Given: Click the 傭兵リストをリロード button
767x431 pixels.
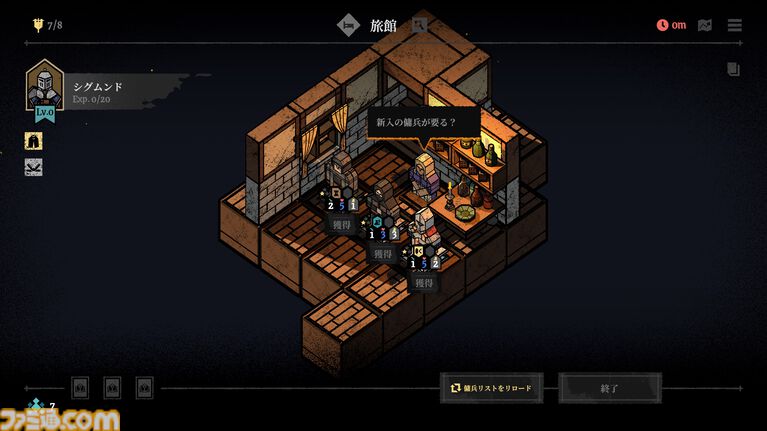Looking at the screenshot, I should point(491,387).
